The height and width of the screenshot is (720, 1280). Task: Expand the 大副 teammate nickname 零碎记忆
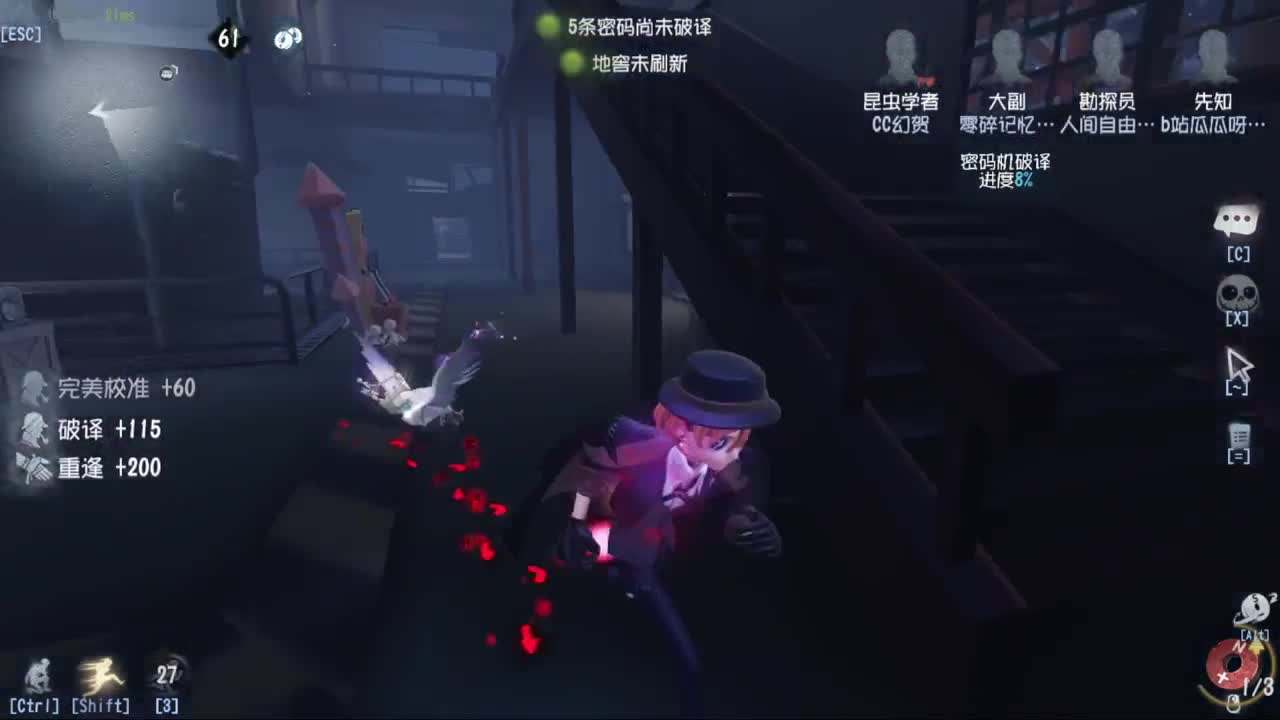1000,125
